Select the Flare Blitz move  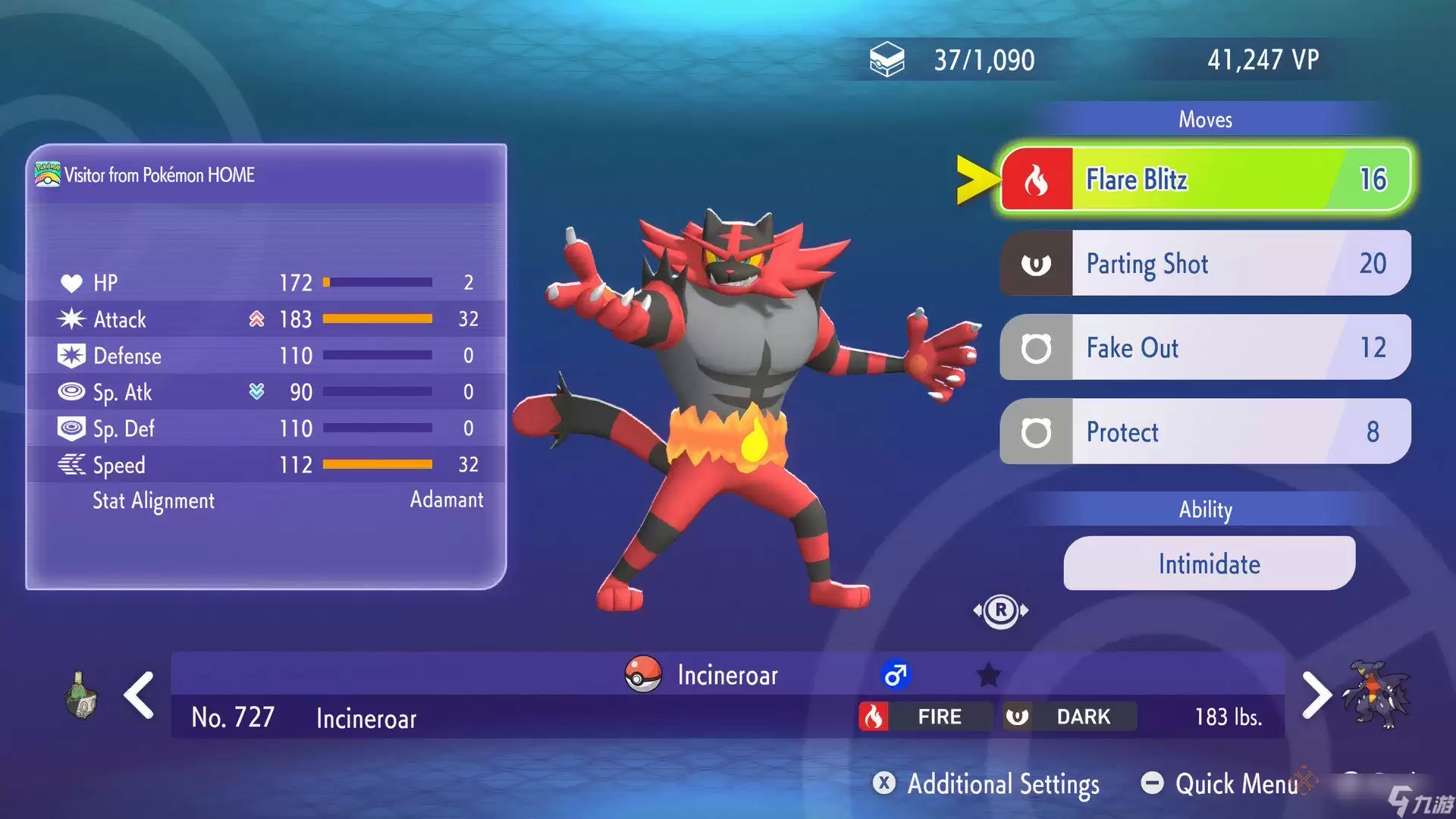[1204, 180]
